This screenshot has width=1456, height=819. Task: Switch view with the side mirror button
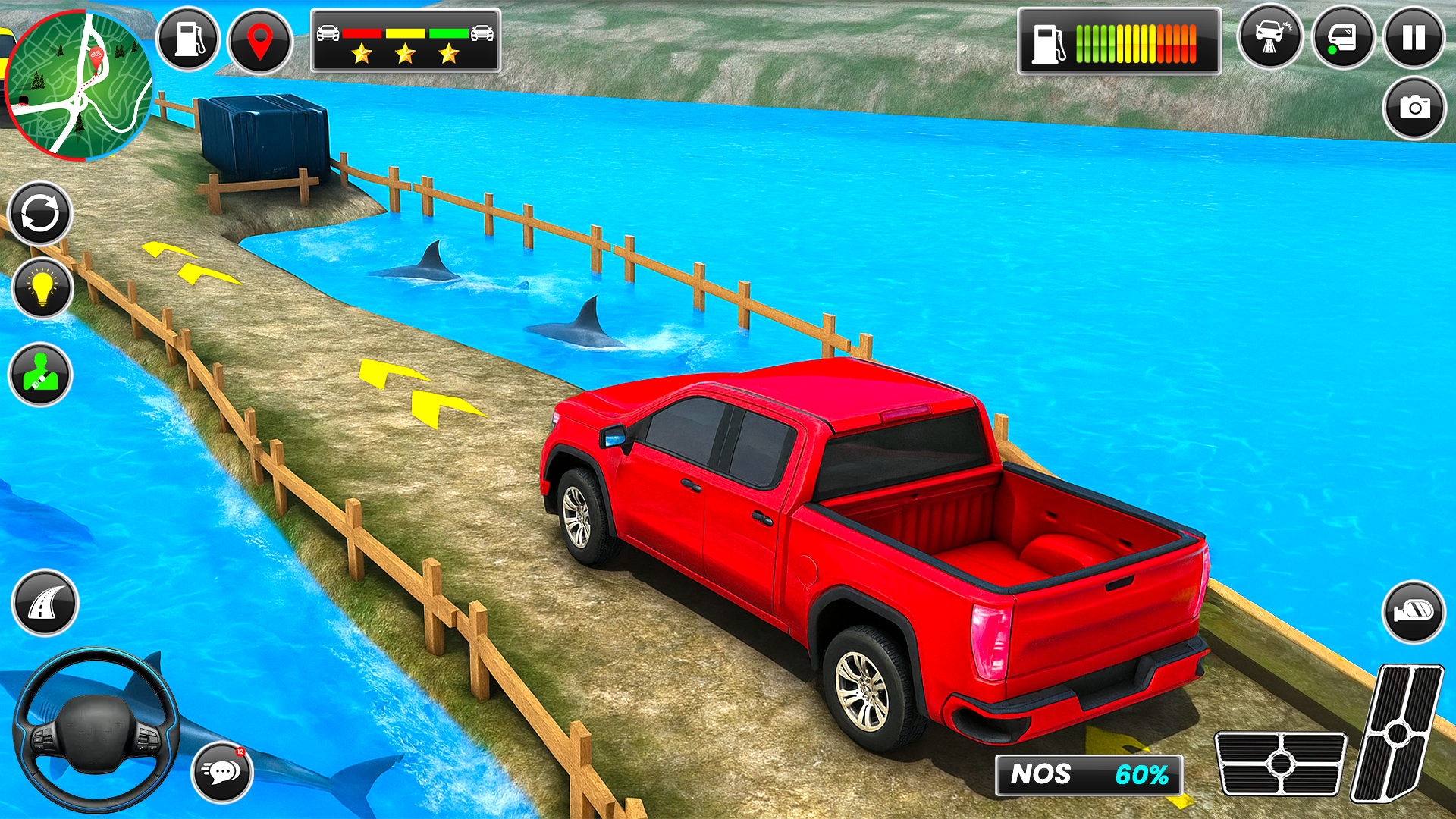click(1414, 611)
